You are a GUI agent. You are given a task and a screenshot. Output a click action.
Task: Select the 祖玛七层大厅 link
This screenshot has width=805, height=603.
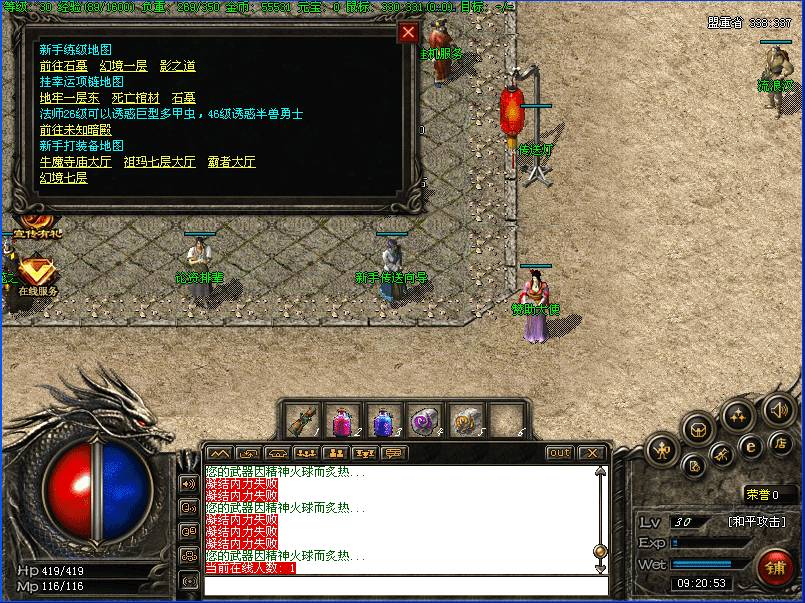(x=159, y=162)
